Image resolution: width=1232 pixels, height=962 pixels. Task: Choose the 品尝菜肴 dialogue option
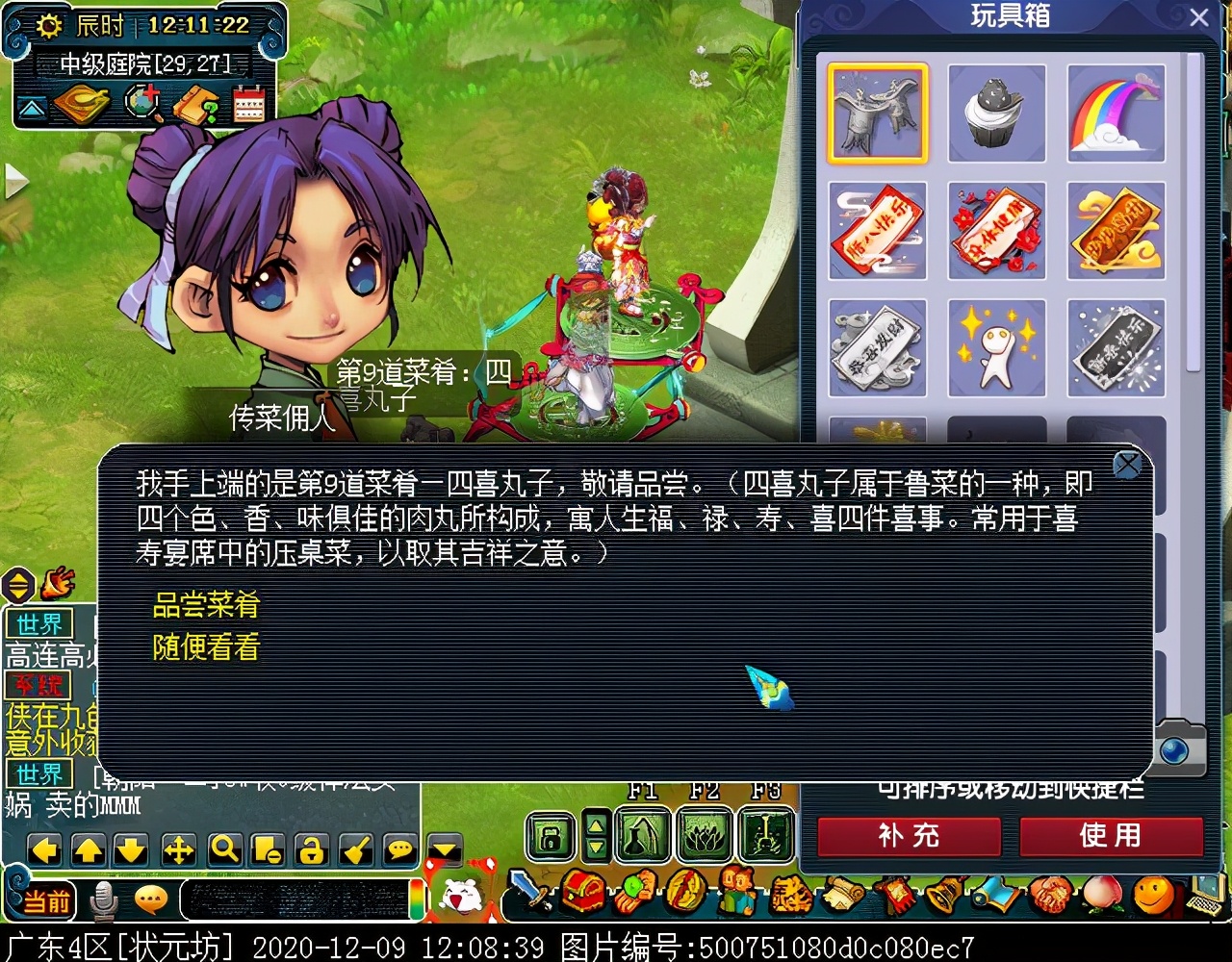pyautogui.click(x=207, y=606)
